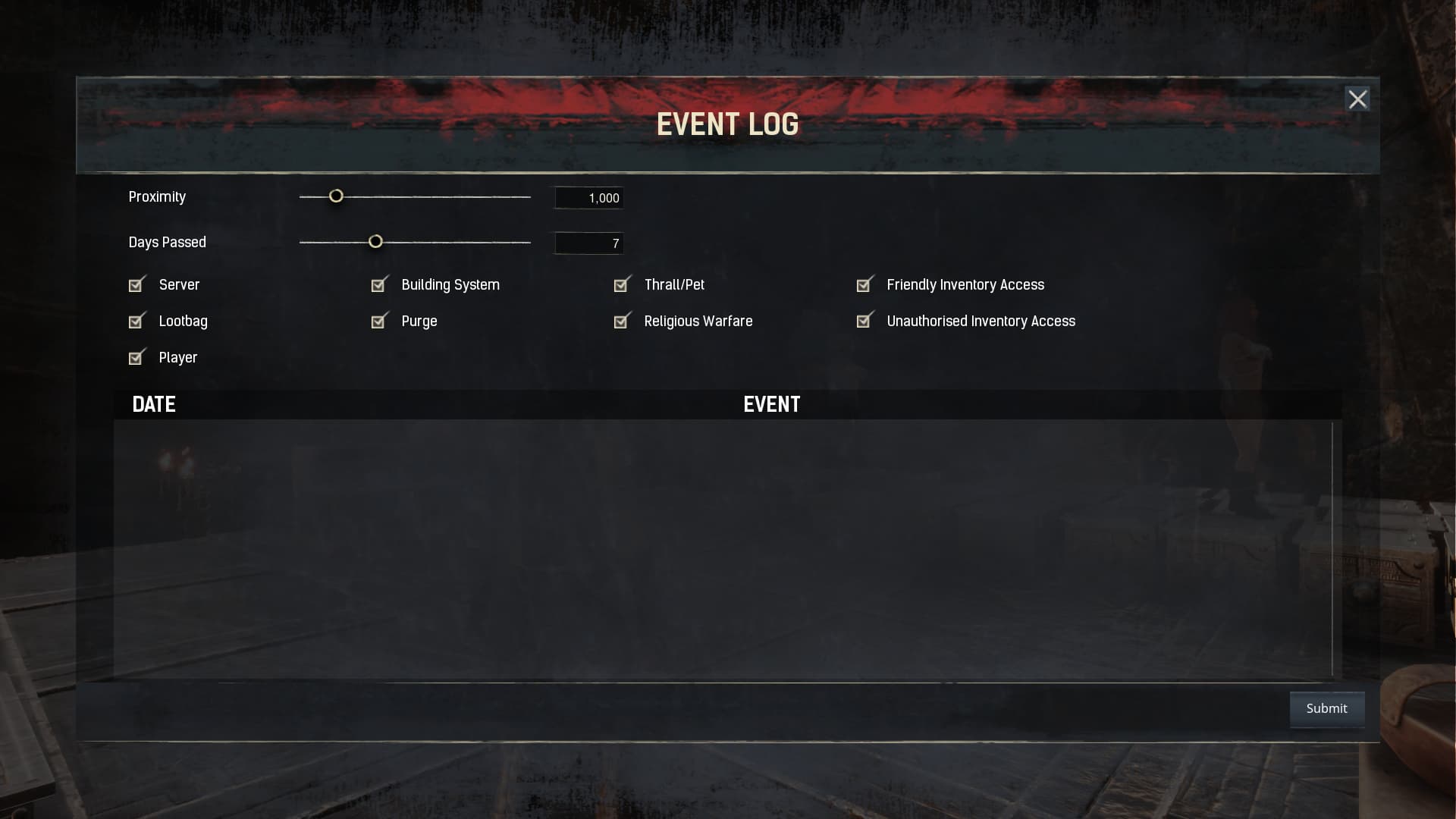Uncheck the Player event filter
The image size is (1456, 819).
coord(136,357)
